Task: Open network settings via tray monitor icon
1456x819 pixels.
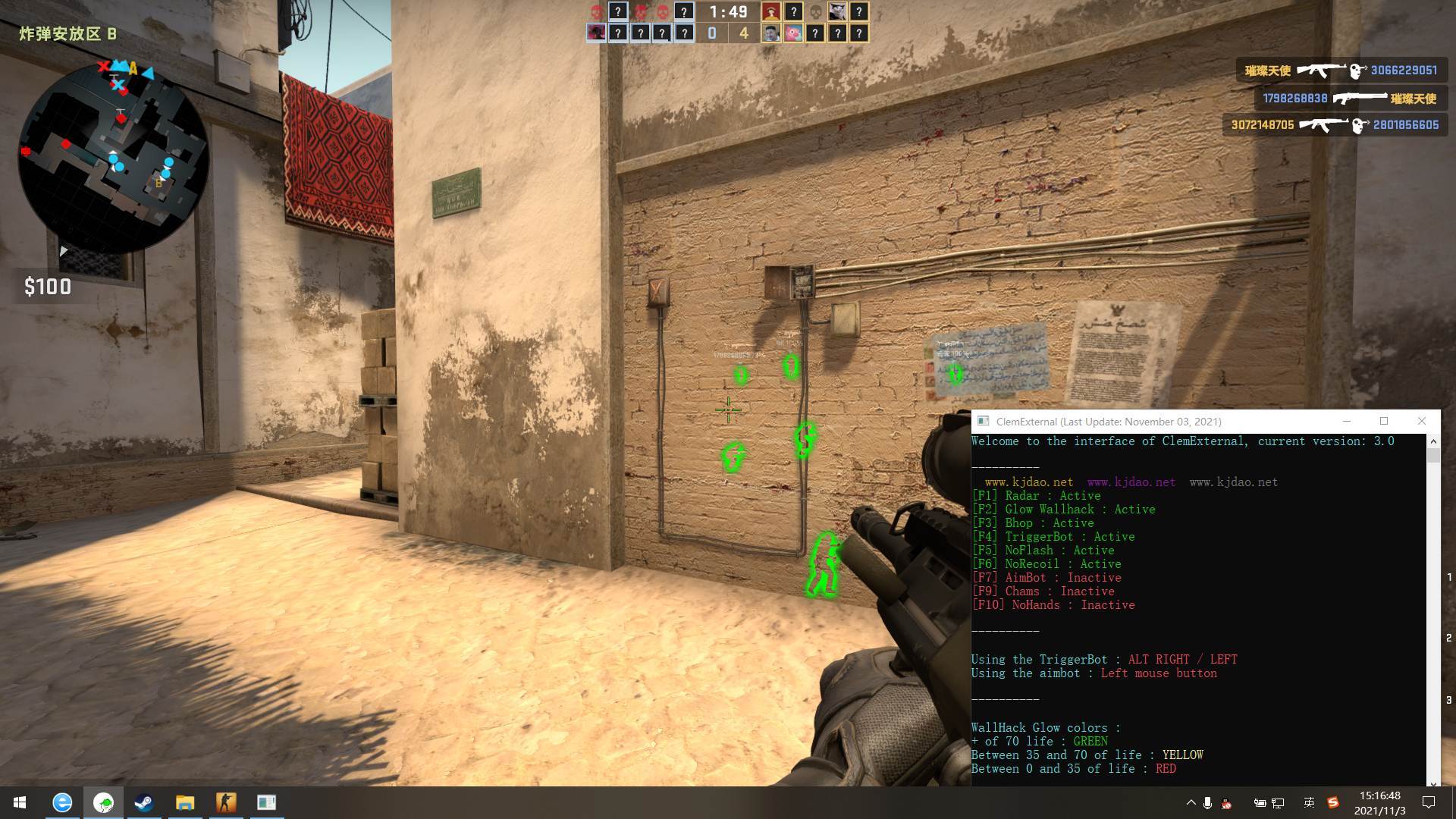Action: click(1278, 802)
